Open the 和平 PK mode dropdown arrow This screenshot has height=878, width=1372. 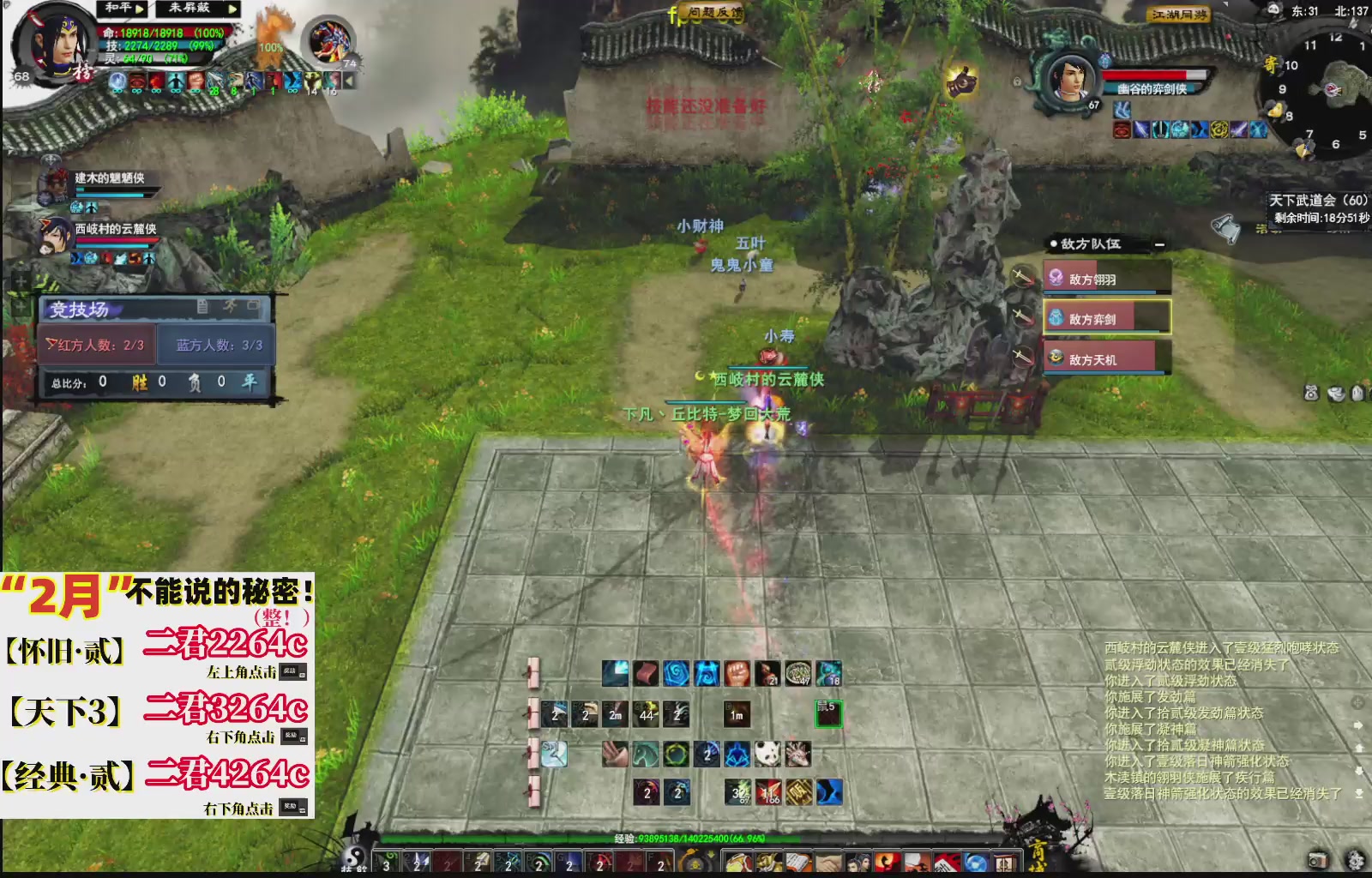click(139, 10)
